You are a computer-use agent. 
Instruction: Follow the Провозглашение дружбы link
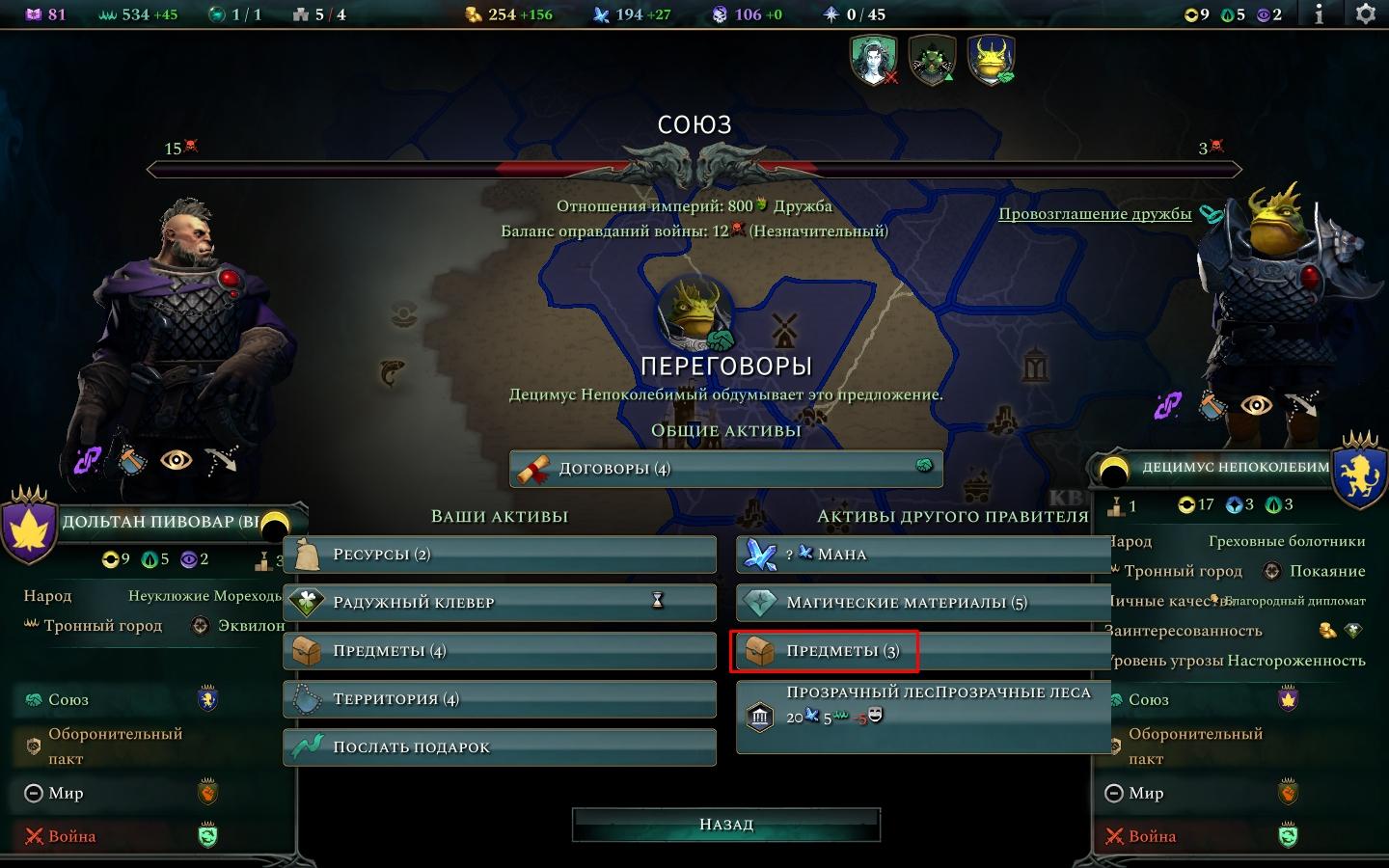(1095, 214)
